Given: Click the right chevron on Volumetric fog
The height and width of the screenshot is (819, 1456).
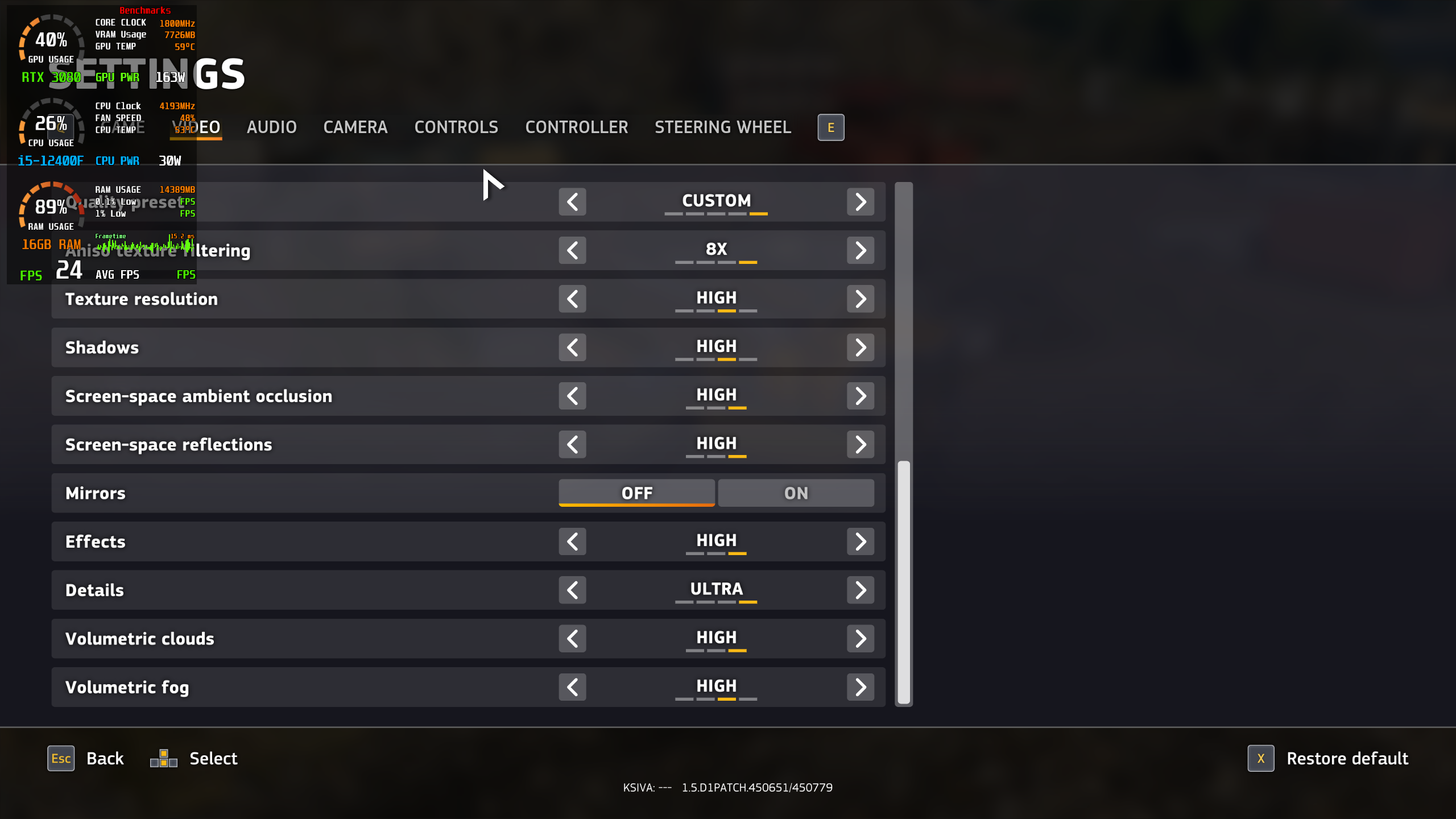Looking at the screenshot, I should [x=861, y=686].
